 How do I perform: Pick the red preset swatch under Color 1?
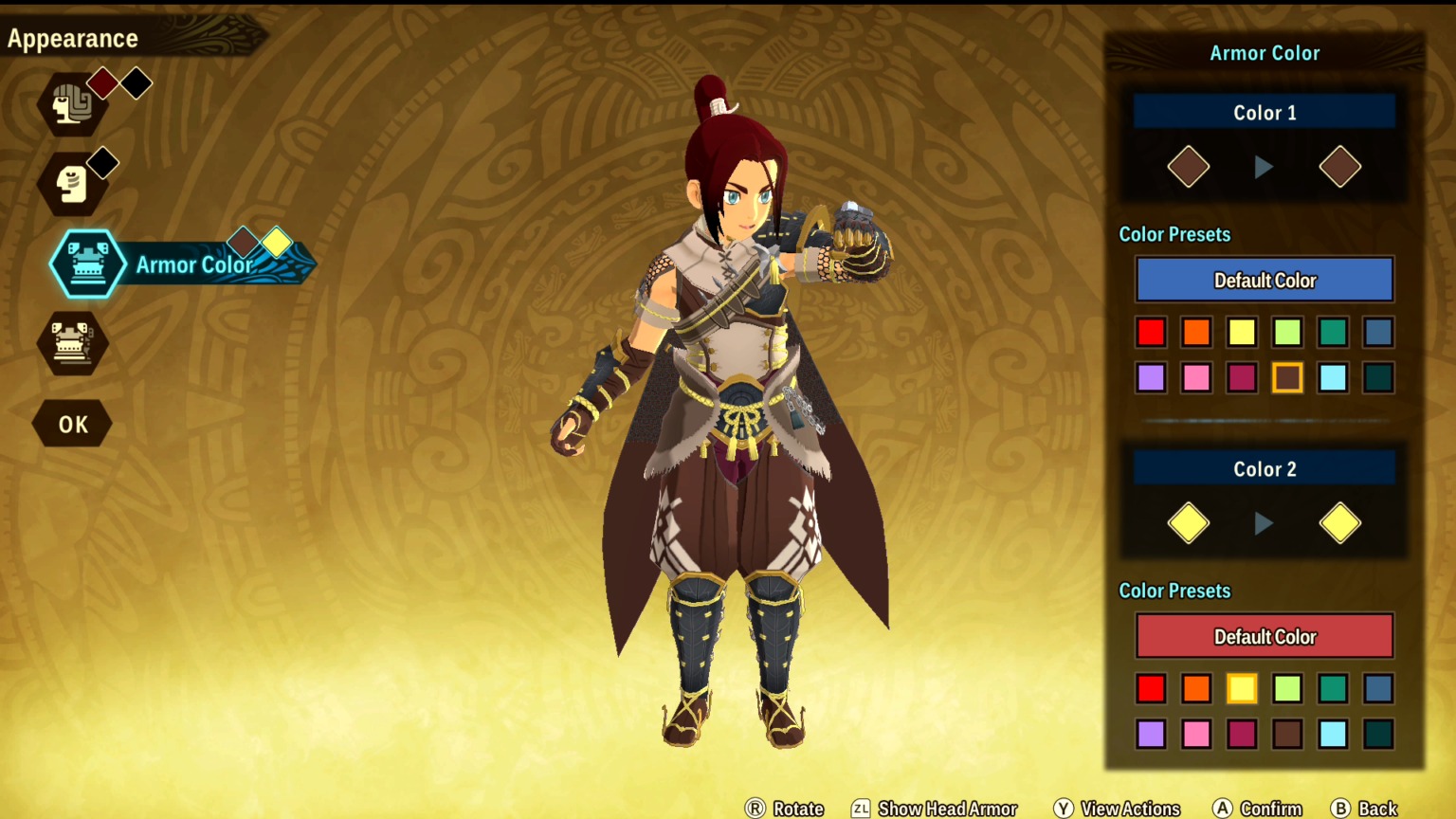(1151, 332)
